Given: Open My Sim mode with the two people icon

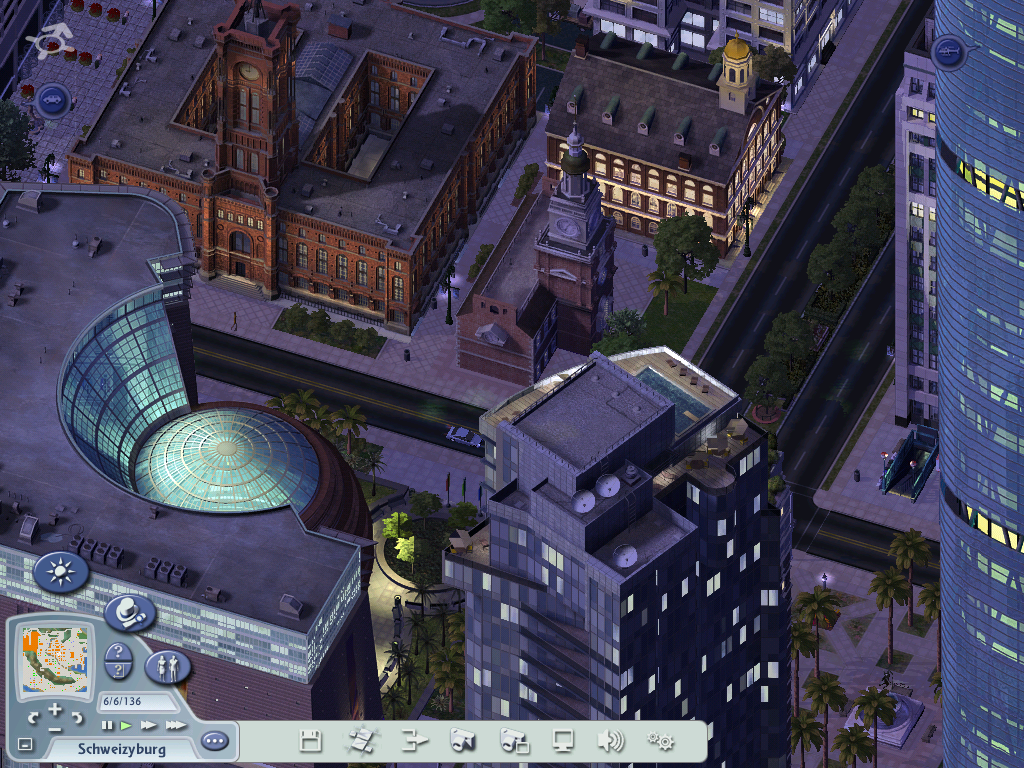Looking at the screenshot, I should (167, 667).
